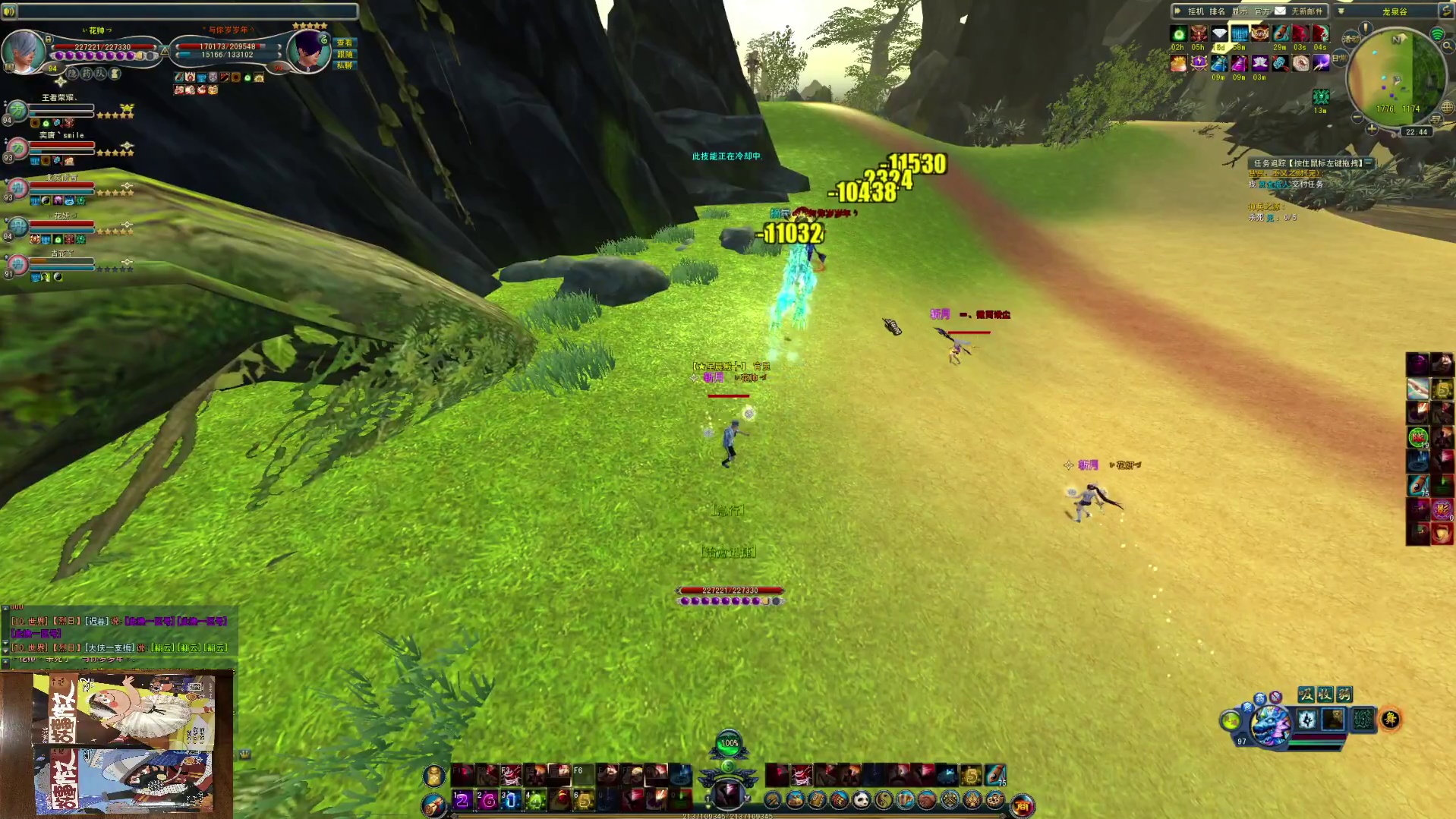Click the 查看 button beside target portrait
This screenshot has height=819, width=1456.
click(345, 43)
